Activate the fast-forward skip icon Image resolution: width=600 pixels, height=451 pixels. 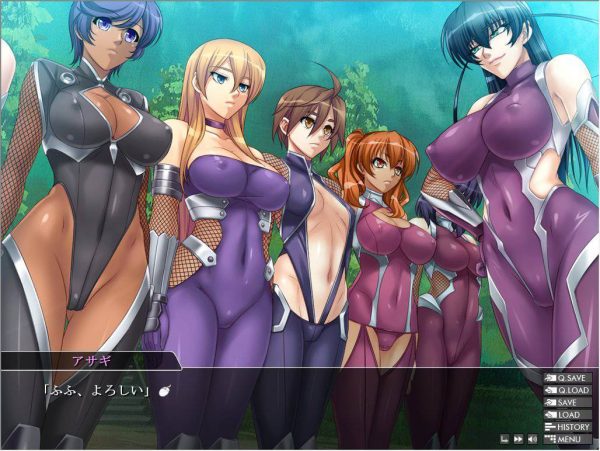pos(518,438)
